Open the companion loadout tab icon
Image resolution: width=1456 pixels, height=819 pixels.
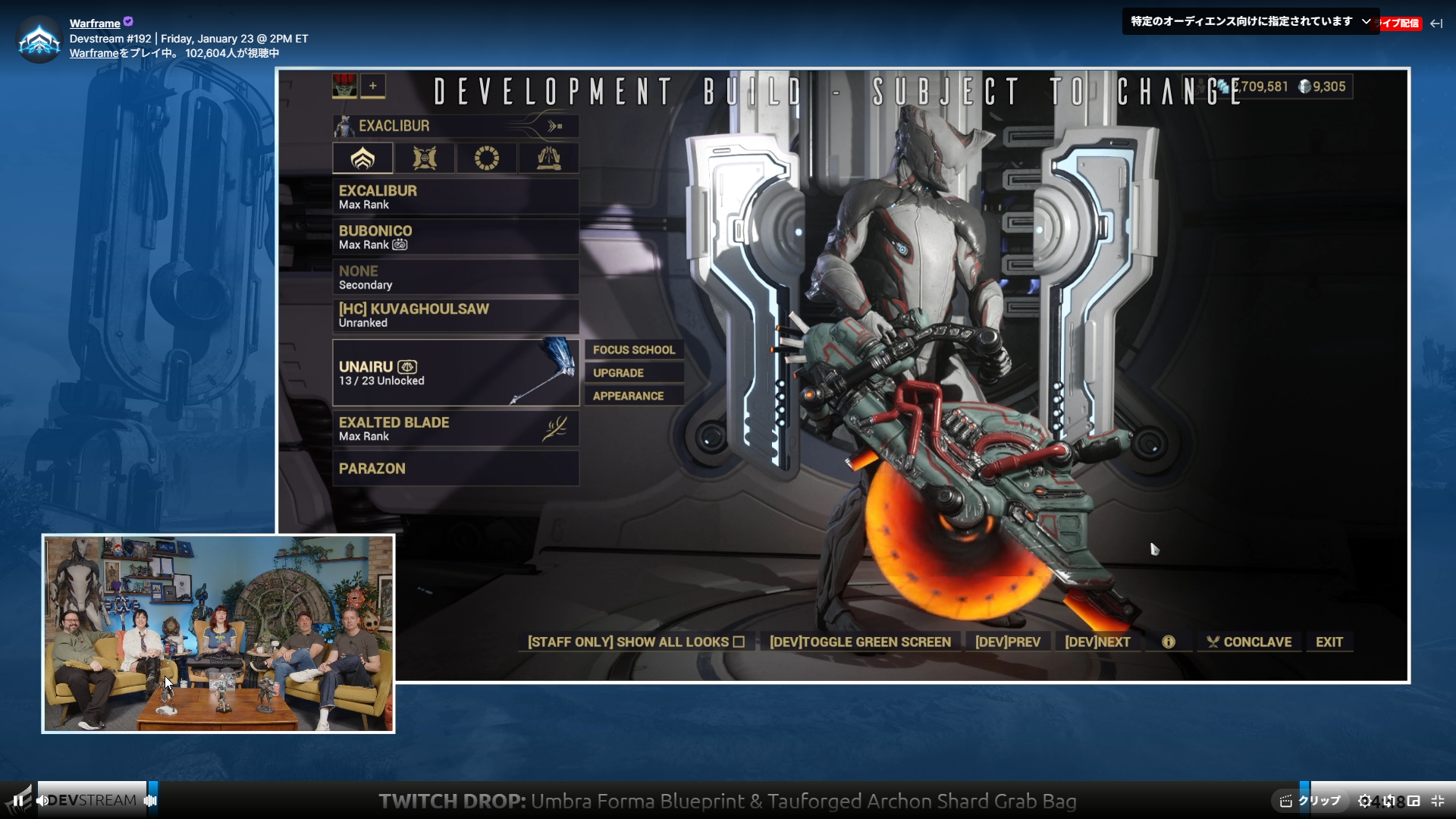(425, 158)
